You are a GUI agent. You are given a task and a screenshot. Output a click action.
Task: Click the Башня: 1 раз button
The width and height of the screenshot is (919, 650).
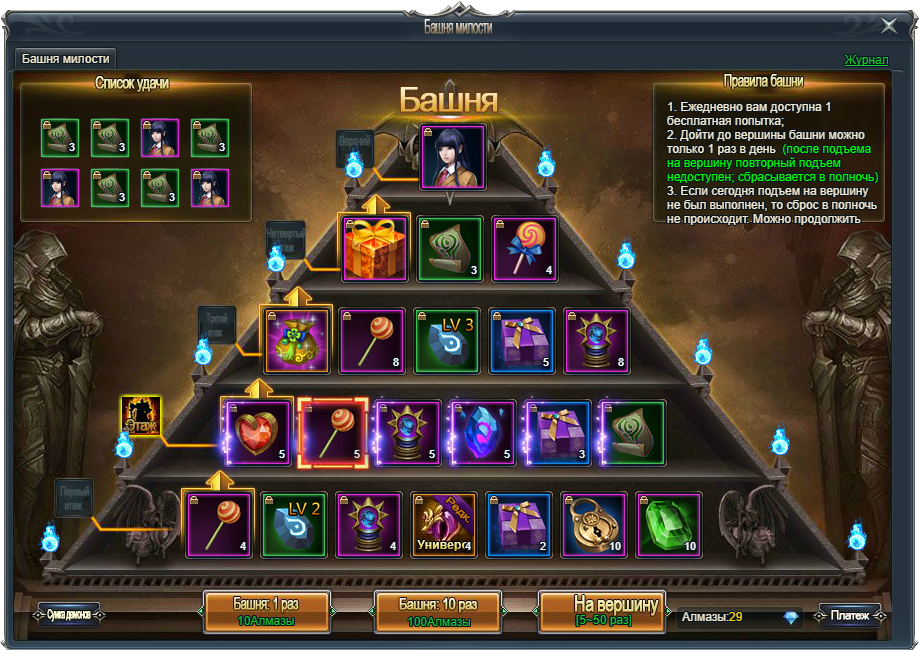coord(266,612)
